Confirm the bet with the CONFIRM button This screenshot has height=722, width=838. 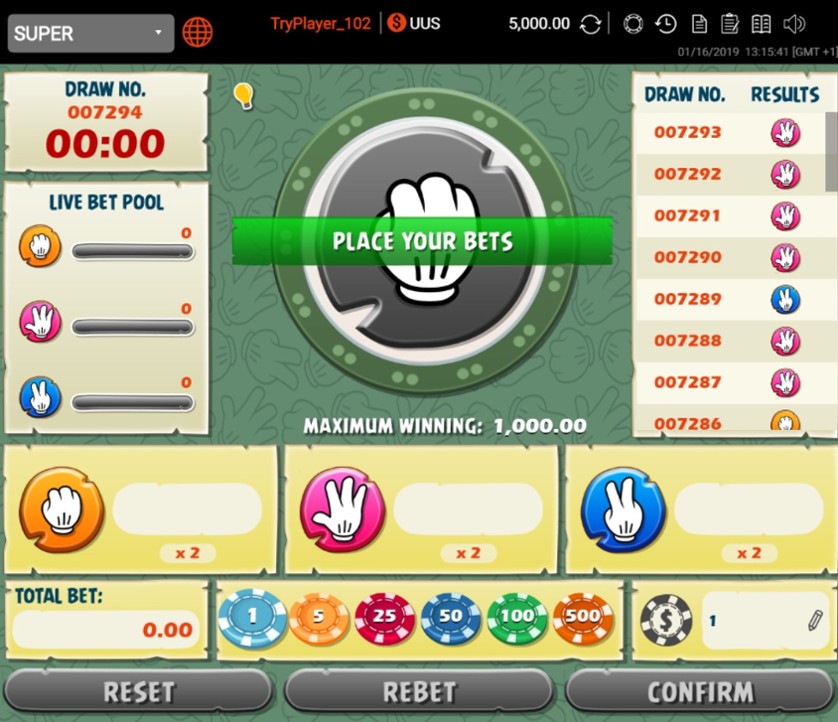point(700,692)
